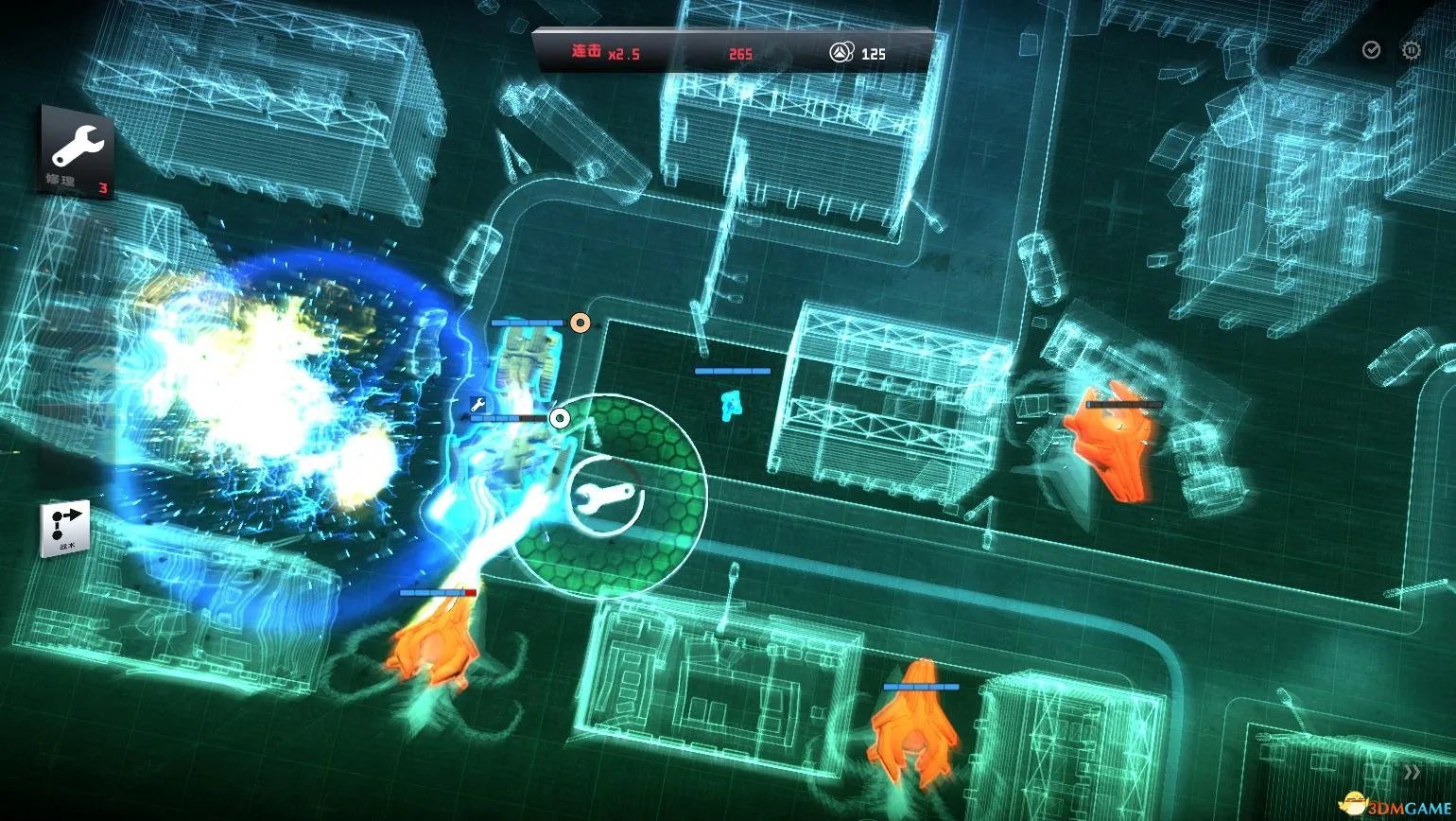
Task: Select the deployed repair wrench circle
Action: (x=606, y=497)
